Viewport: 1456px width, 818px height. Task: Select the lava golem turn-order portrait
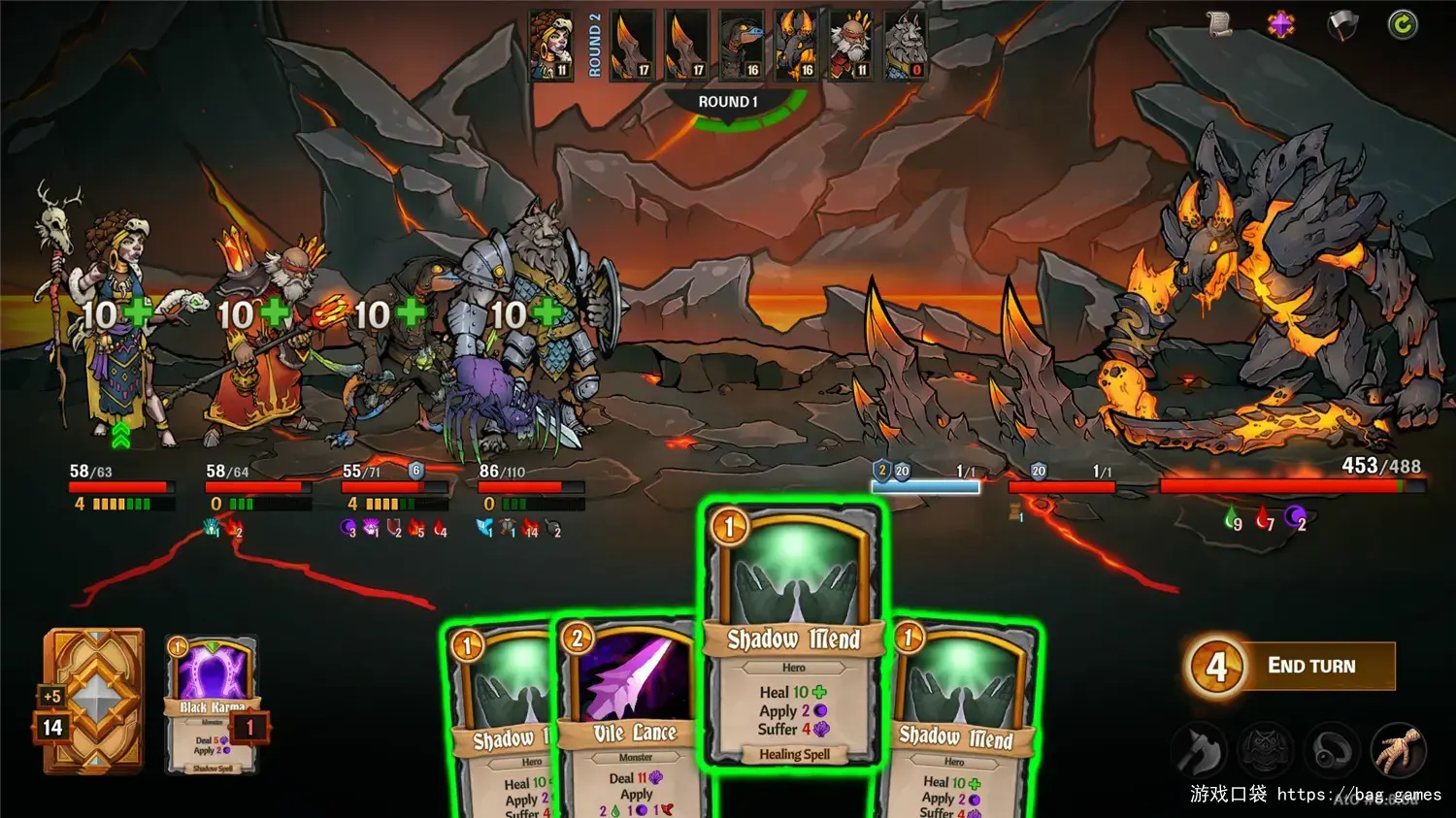(x=796, y=45)
